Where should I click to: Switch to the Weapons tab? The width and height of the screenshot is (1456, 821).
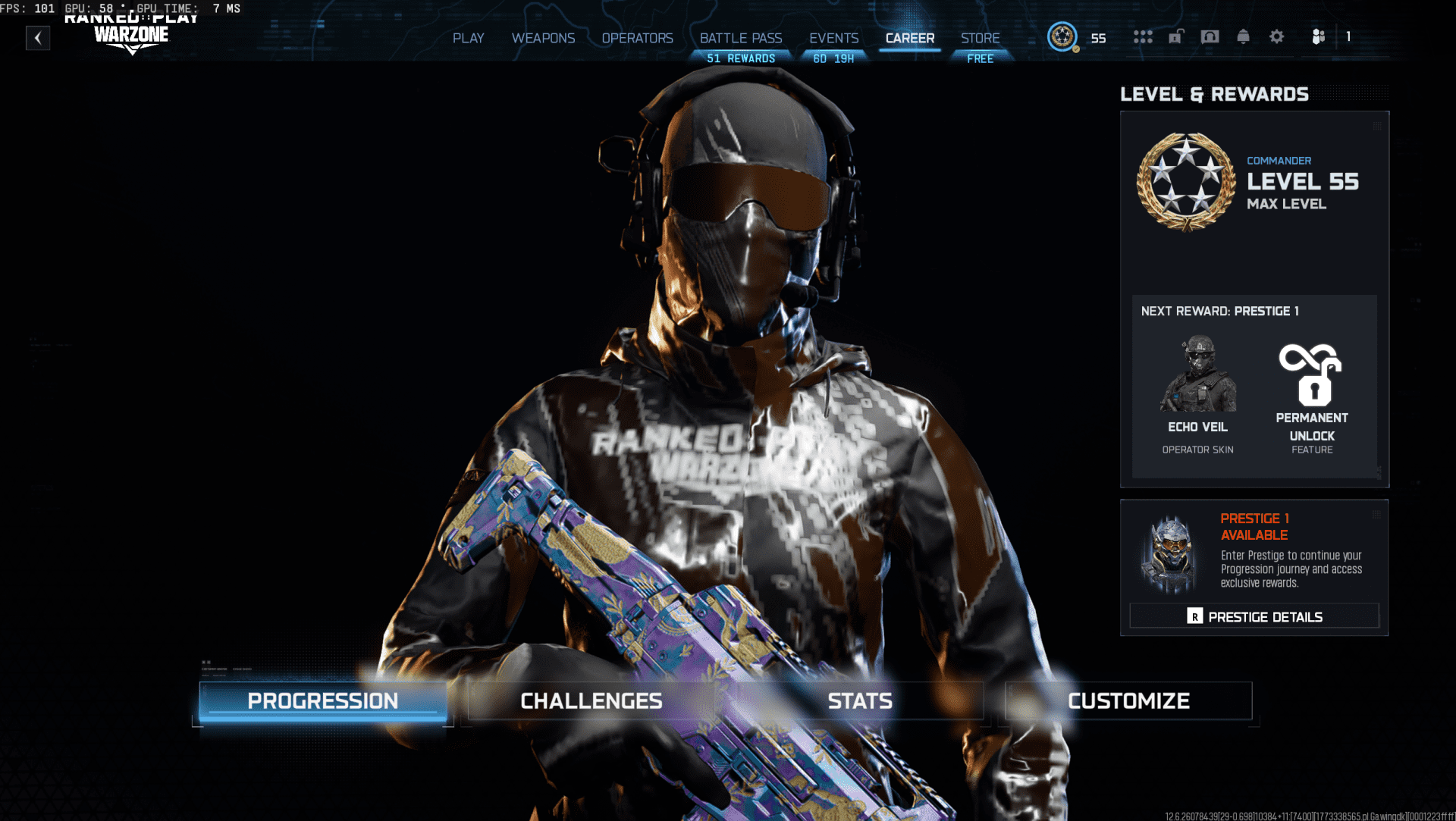(x=543, y=38)
